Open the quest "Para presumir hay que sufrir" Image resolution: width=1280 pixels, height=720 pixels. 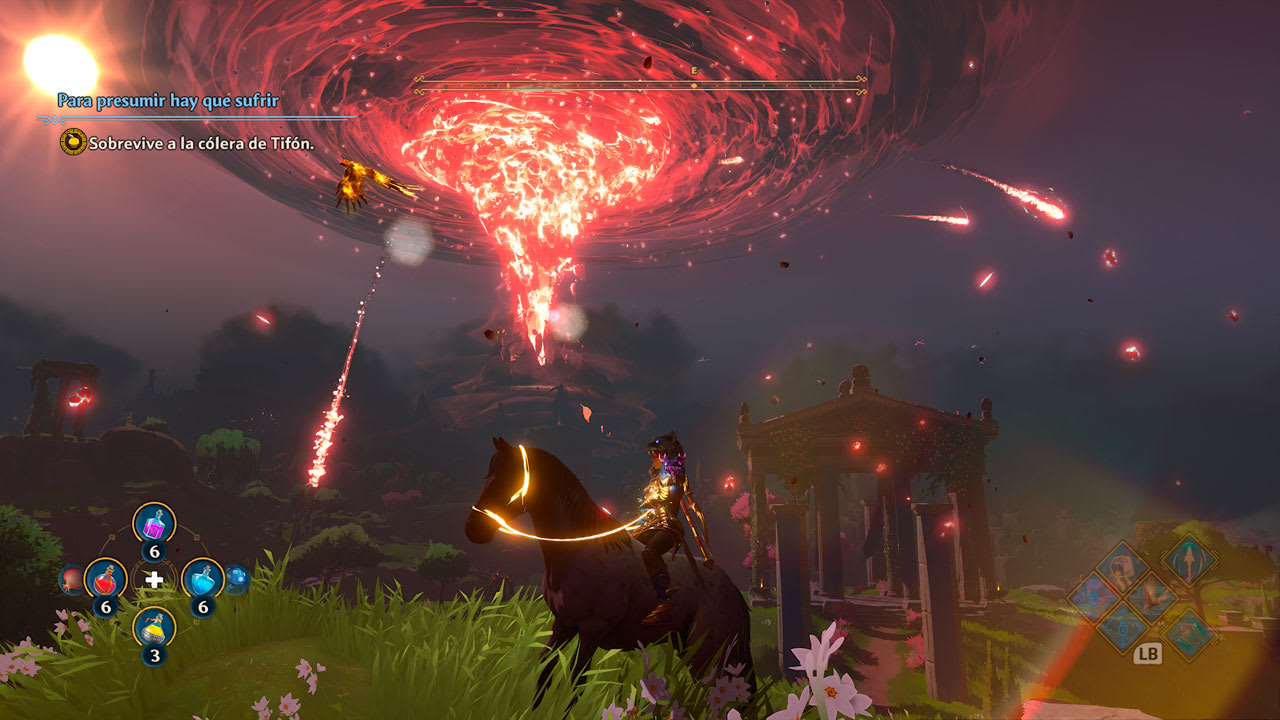click(168, 101)
